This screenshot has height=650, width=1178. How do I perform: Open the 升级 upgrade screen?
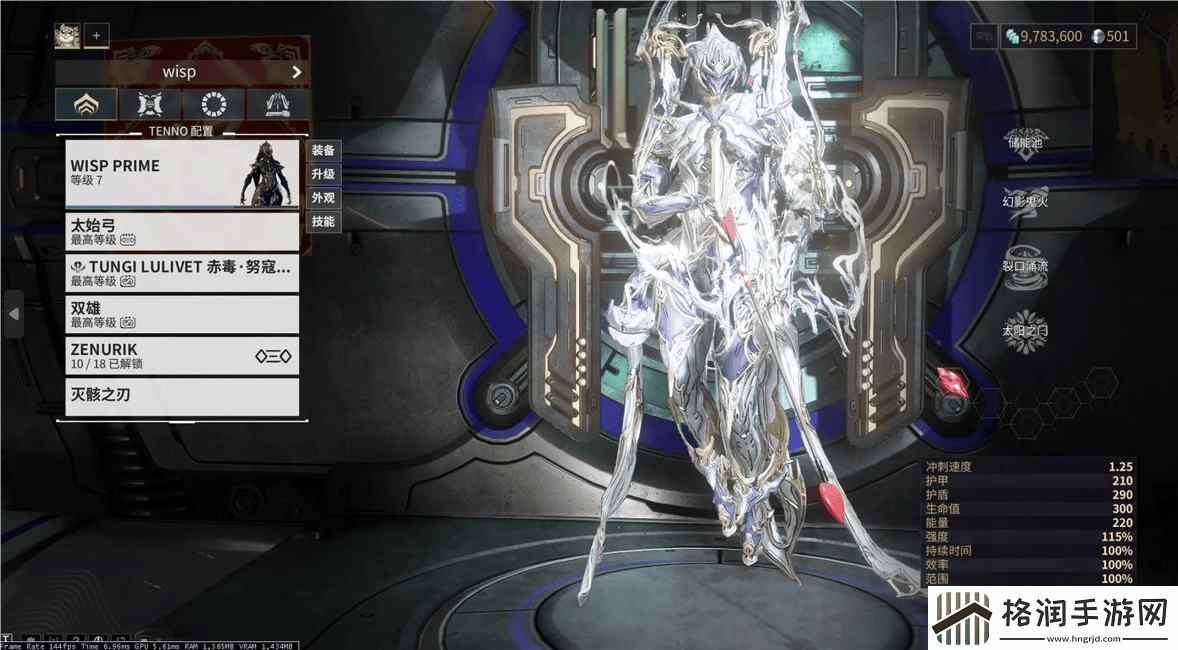(x=323, y=174)
